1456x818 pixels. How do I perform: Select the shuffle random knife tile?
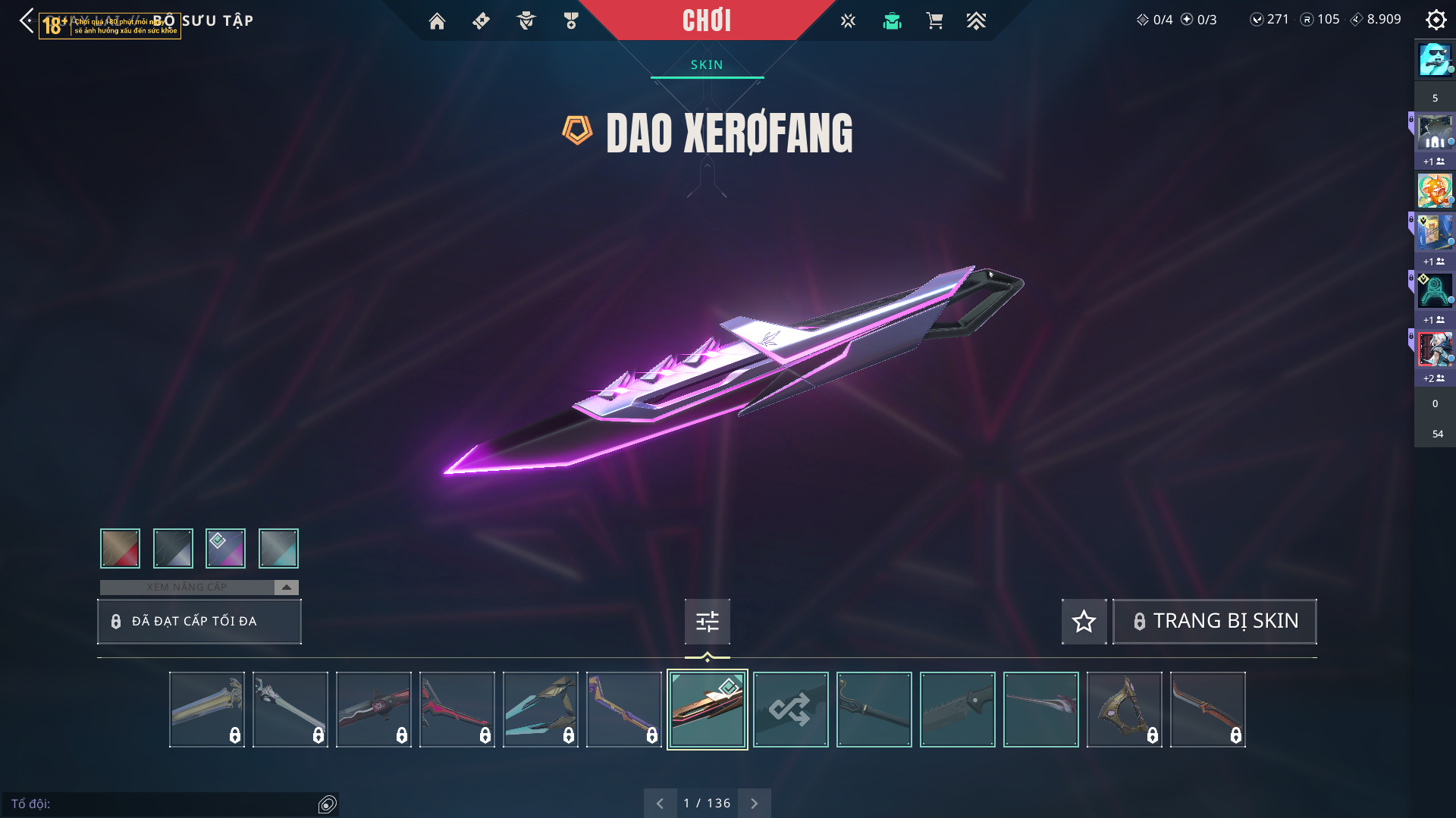click(x=790, y=710)
